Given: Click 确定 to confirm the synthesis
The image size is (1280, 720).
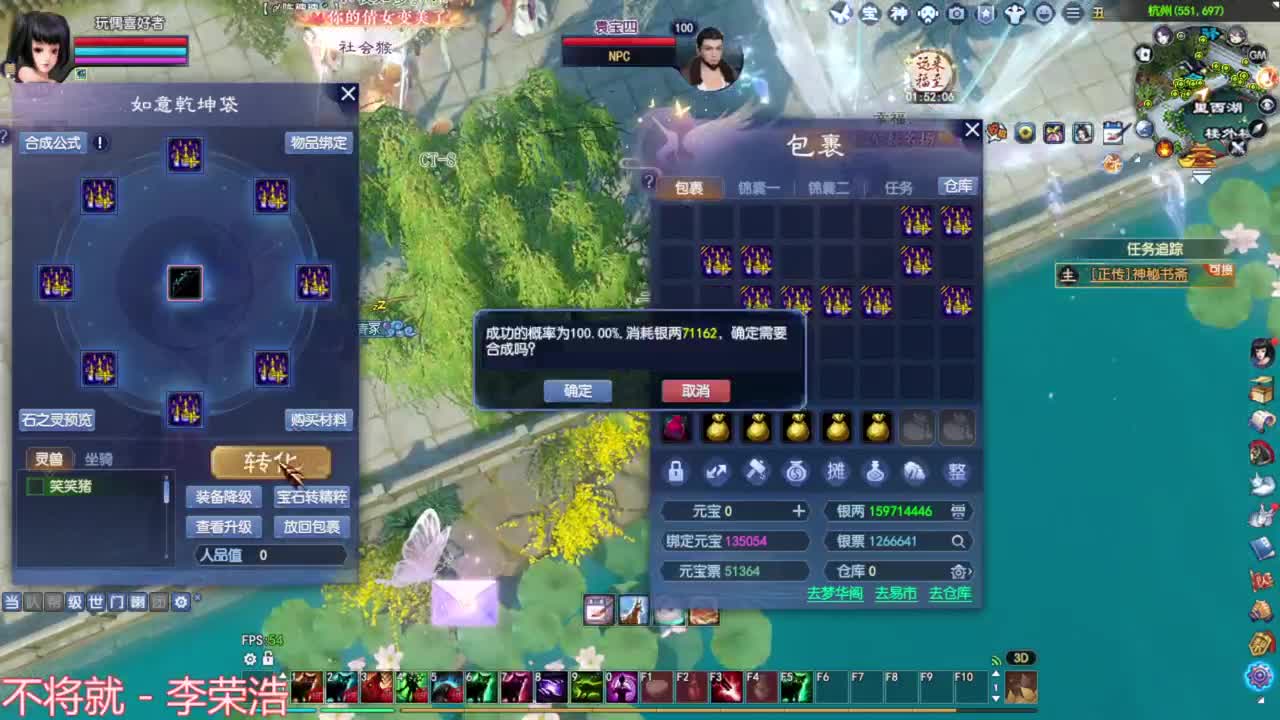Looking at the screenshot, I should coord(578,391).
